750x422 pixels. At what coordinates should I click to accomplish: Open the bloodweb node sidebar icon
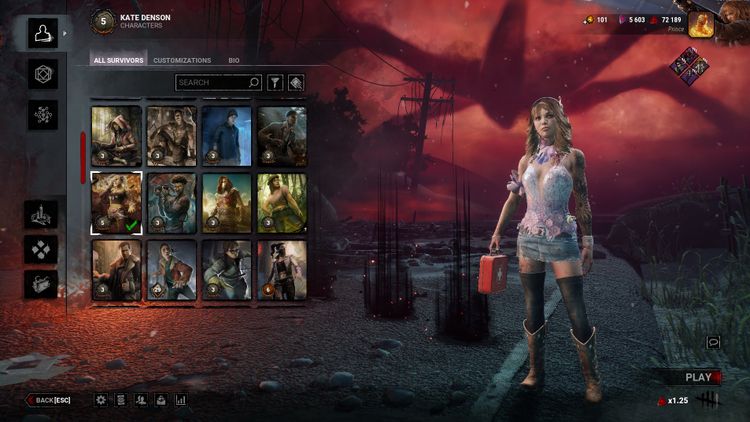pyautogui.click(x=43, y=114)
